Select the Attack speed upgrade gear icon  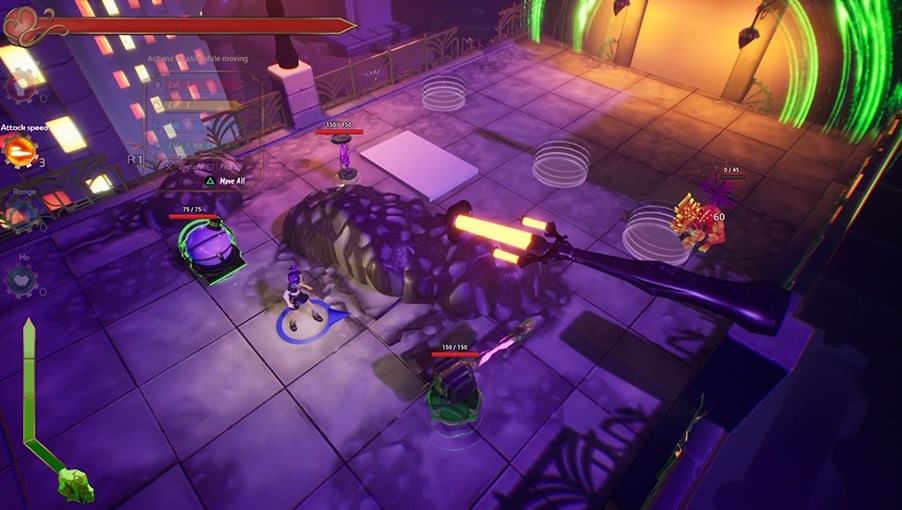(x=19, y=151)
